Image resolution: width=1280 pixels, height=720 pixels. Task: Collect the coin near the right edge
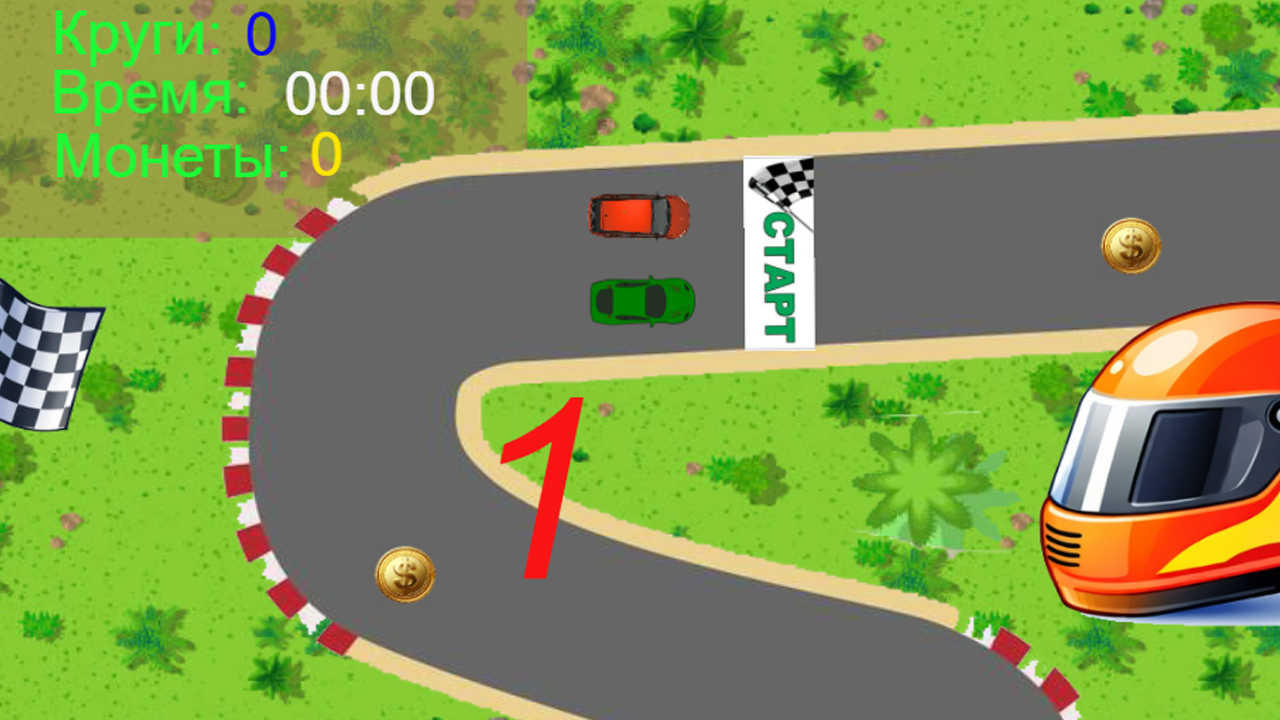pos(1133,246)
